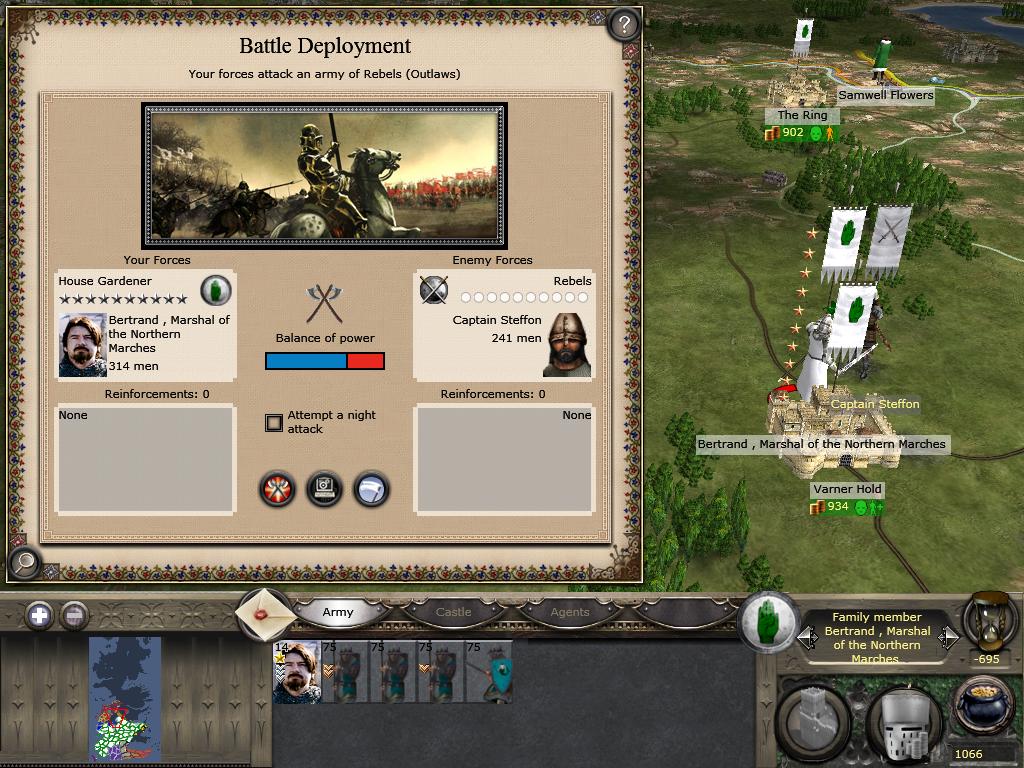Select the general's bodyguard unit card
The image size is (1024, 768).
[297, 672]
